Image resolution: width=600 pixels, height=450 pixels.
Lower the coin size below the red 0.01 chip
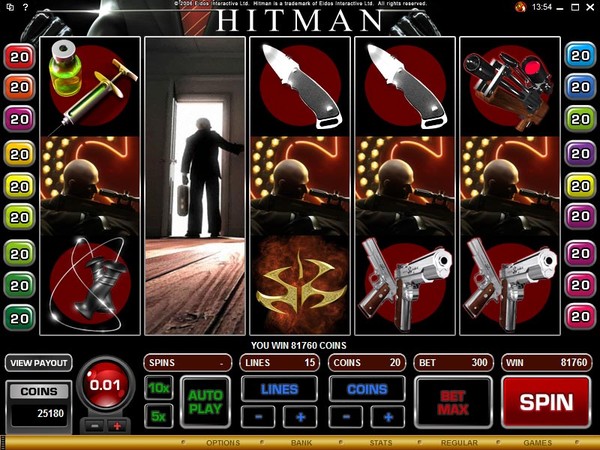96,427
